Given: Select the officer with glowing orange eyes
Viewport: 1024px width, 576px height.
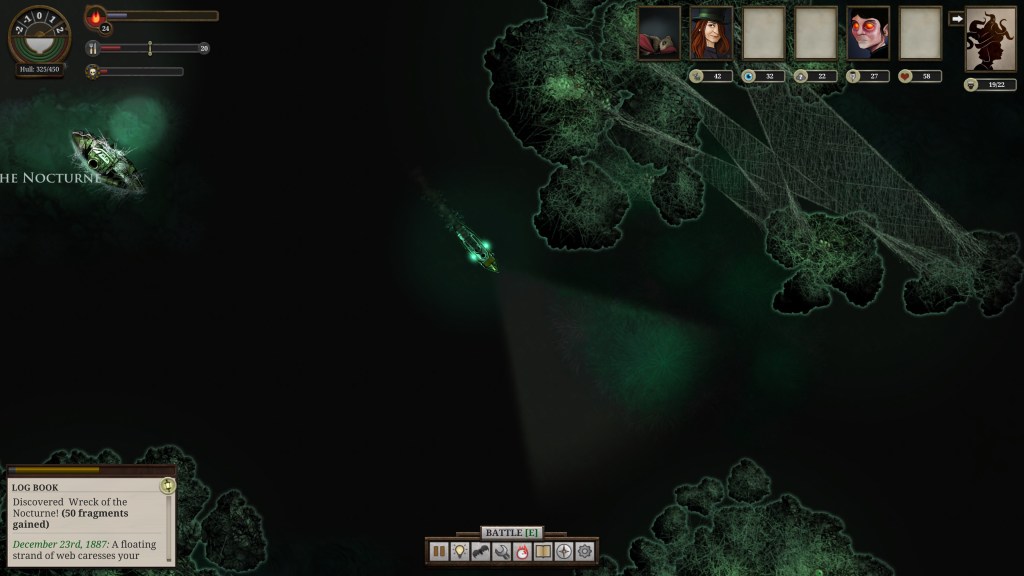Looking at the screenshot, I should click(868, 34).
